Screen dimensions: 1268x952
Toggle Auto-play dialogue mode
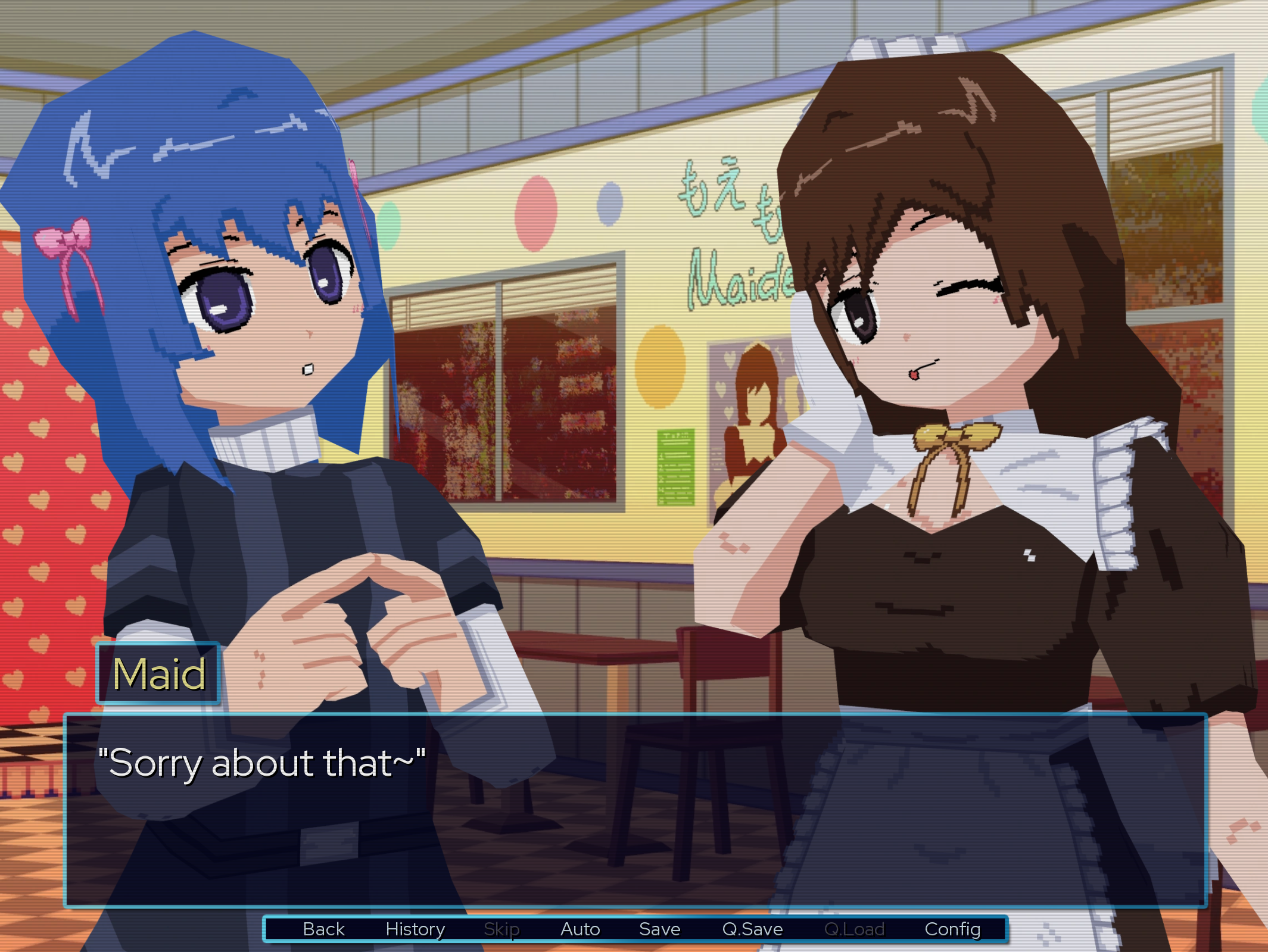tap(580, 929)
